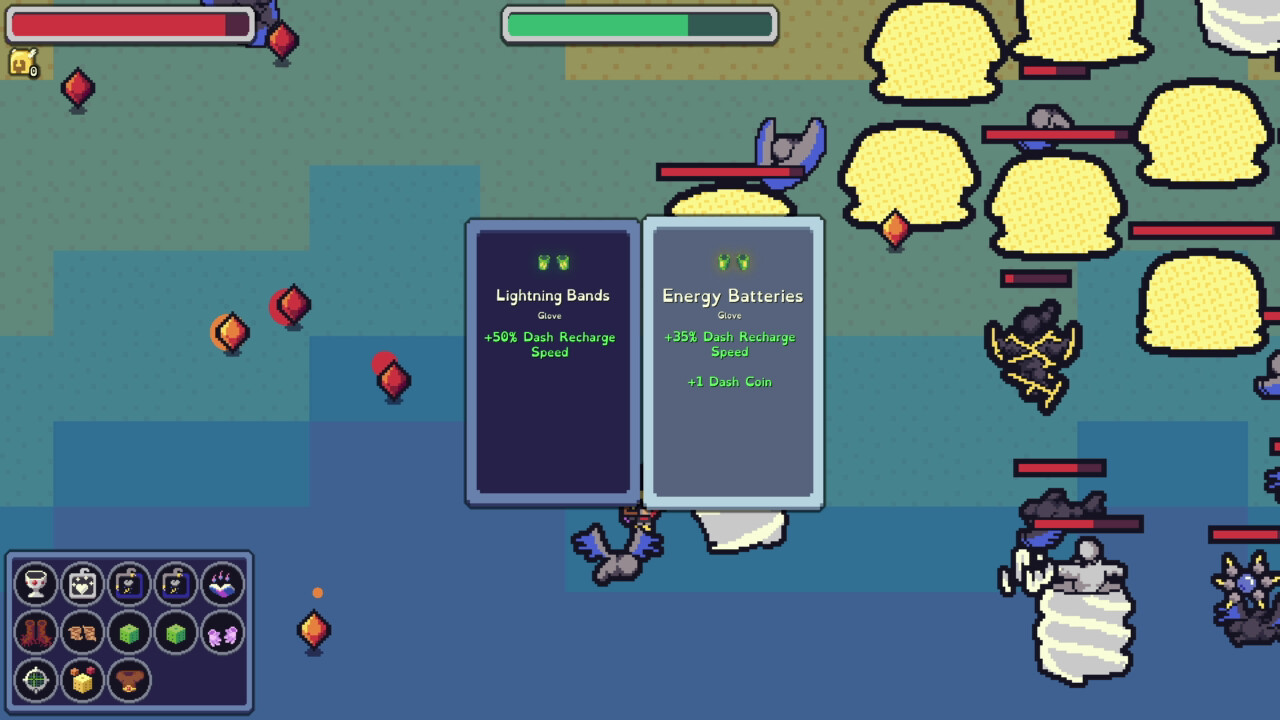Select the crosshair targeting item icon
Viewport: 1280px width, 720px height.
click(x=36, y=682)
